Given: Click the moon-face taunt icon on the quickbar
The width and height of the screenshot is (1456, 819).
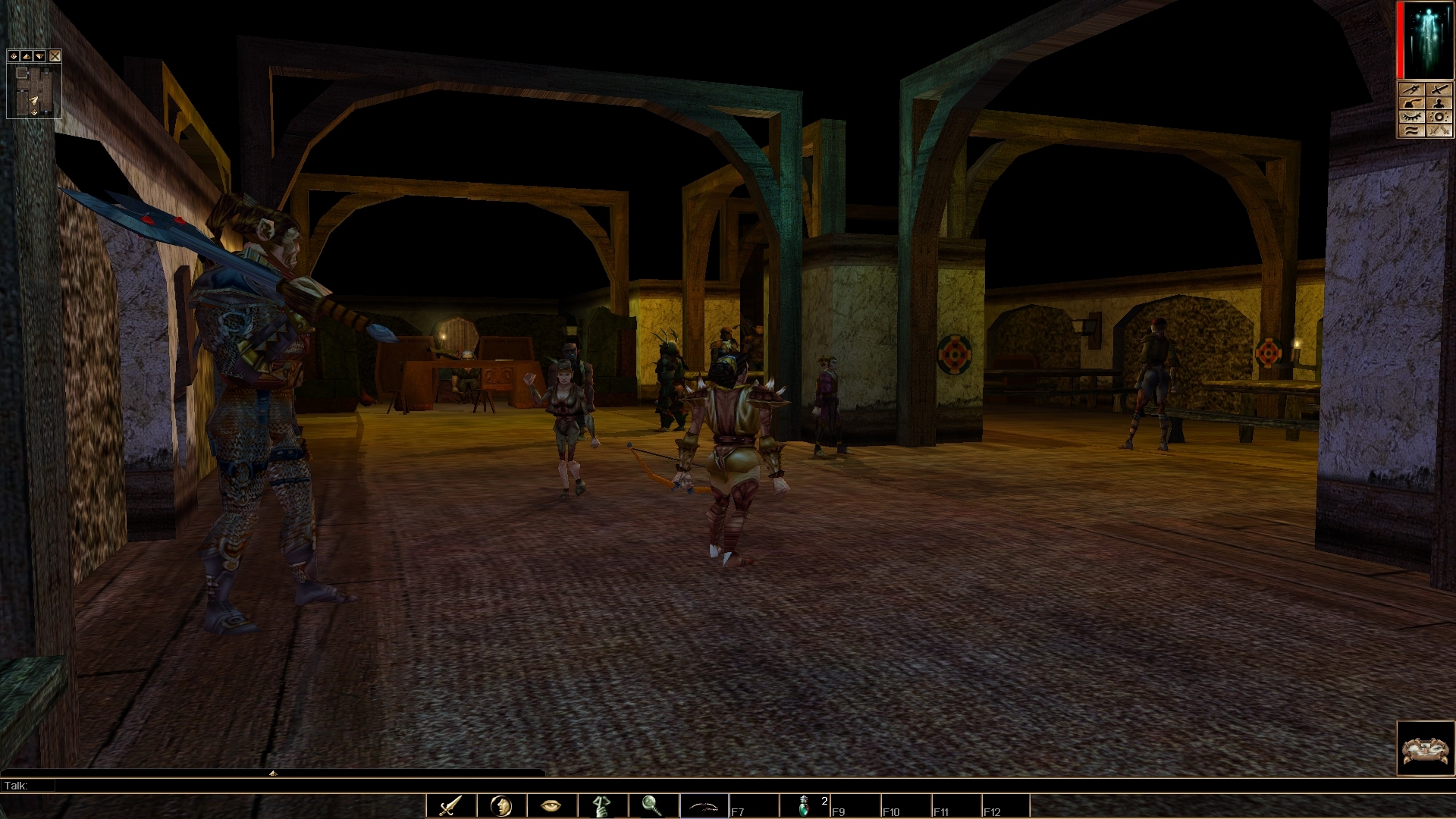Looking at the screenshot, I should tap(500, 806).
